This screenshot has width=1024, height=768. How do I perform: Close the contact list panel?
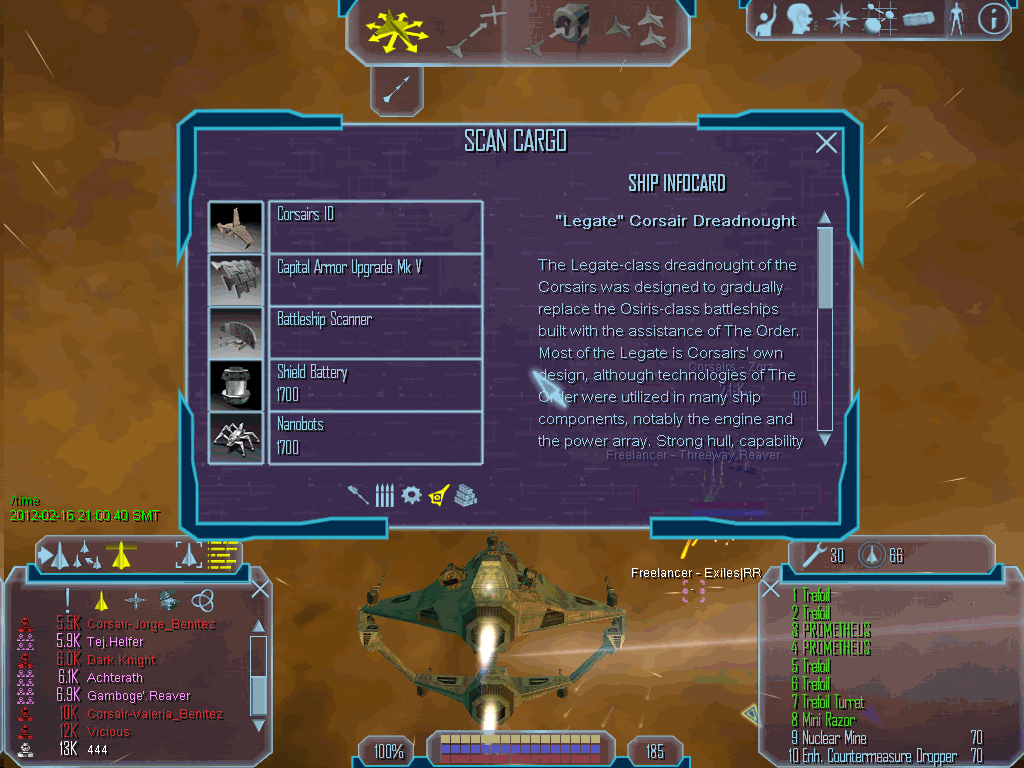259,589
